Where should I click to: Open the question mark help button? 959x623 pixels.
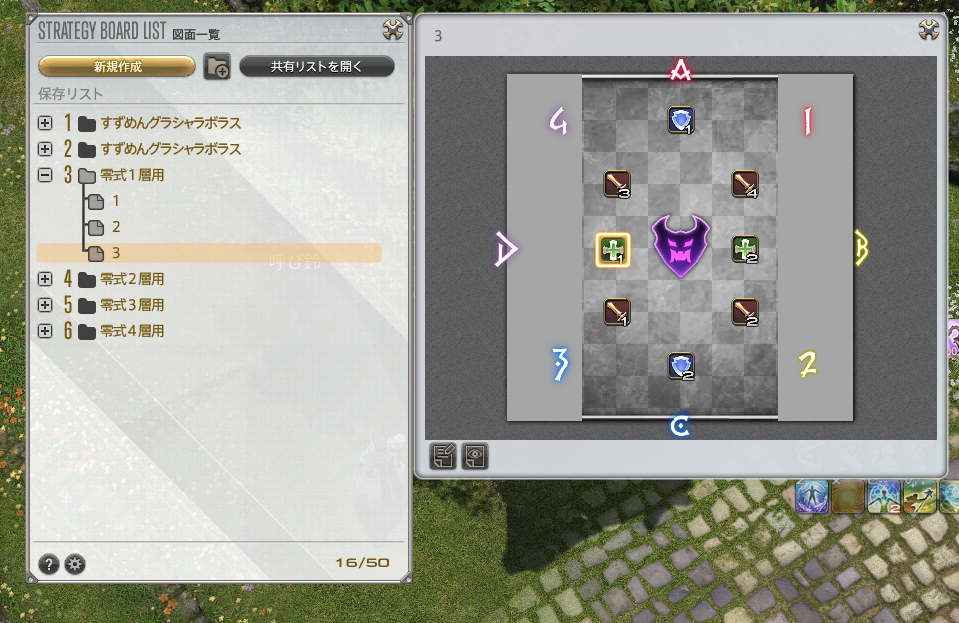pyautogui.click(x=49, y=564)
